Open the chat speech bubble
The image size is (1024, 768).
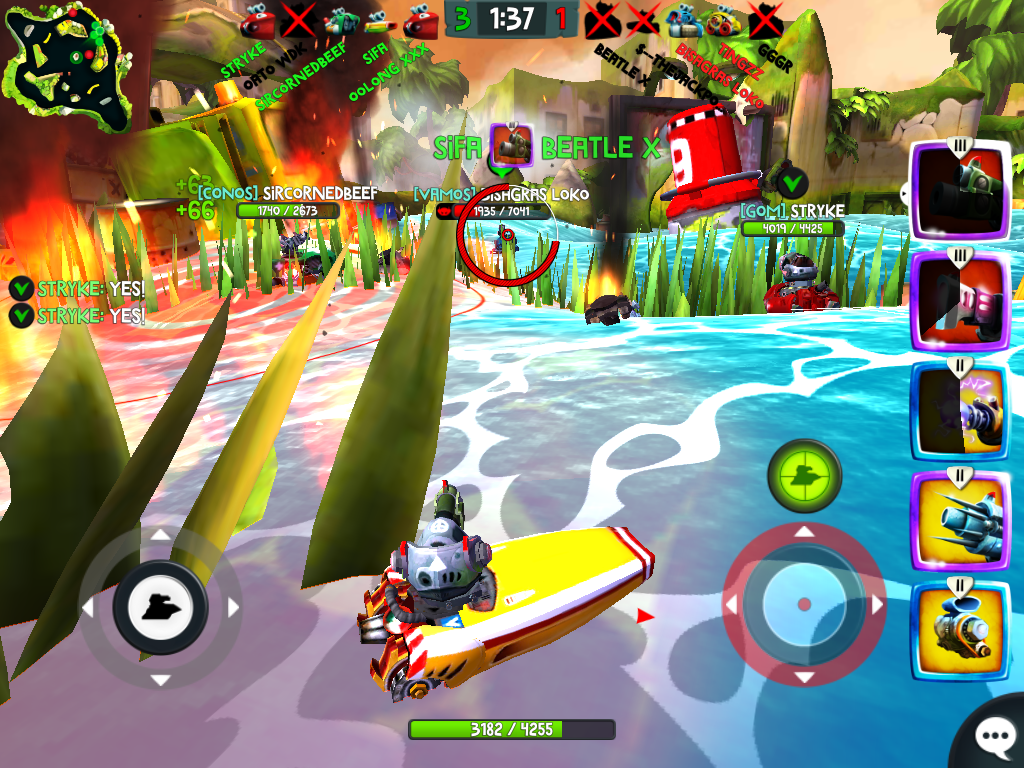pyautogui.click(x=993, y=738)
